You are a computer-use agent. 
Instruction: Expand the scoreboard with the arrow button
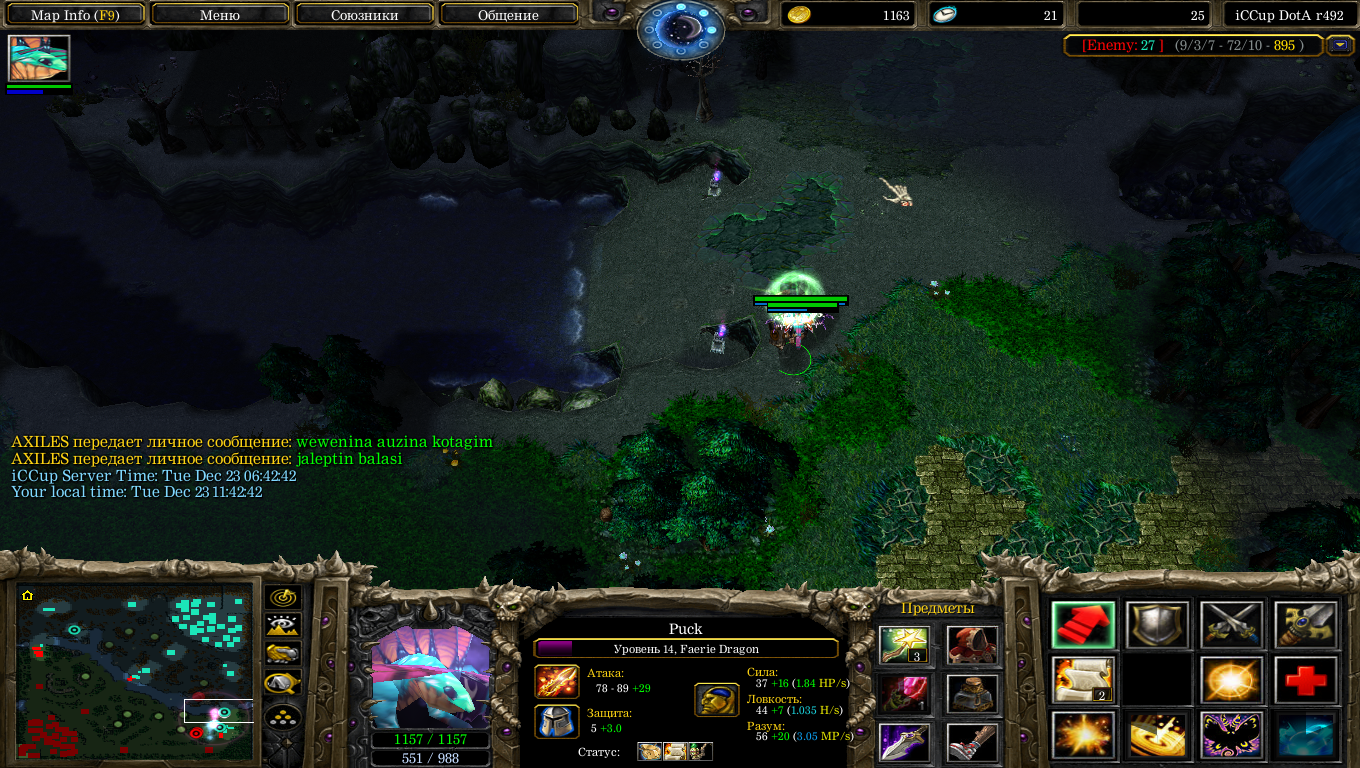click(x=1338, y=45)
